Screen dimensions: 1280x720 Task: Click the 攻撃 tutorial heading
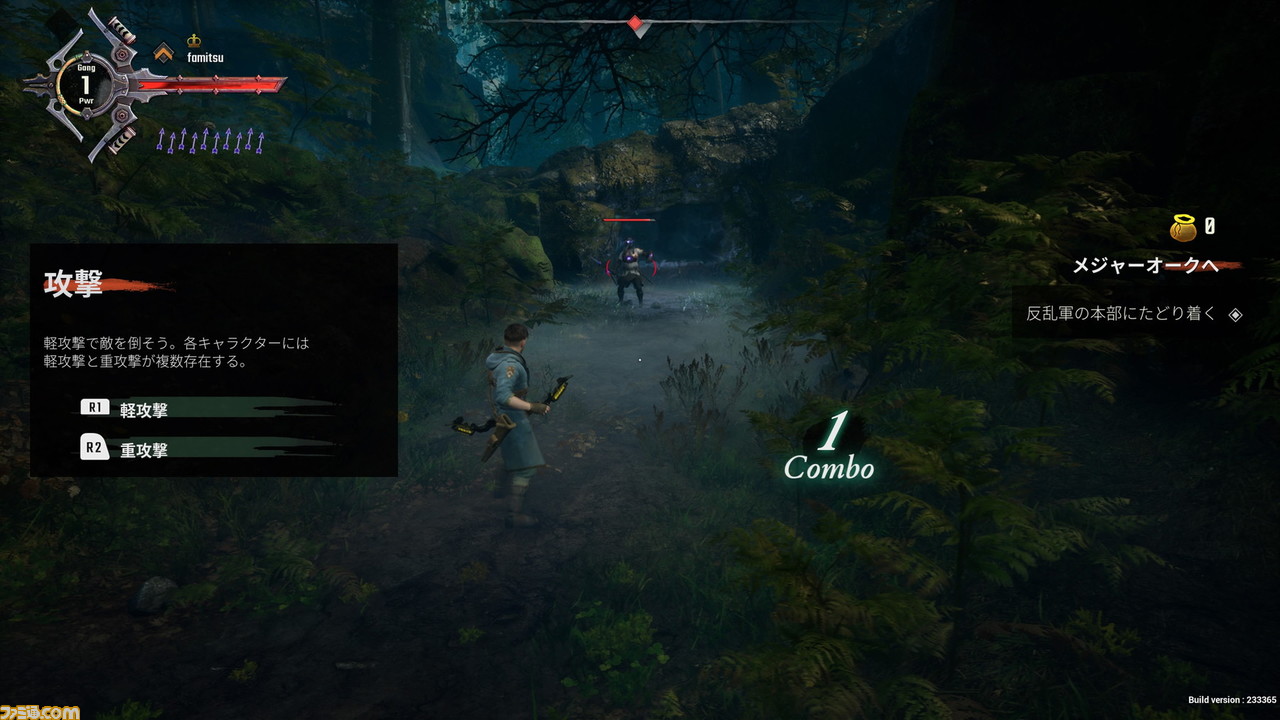tap(74, 285)
